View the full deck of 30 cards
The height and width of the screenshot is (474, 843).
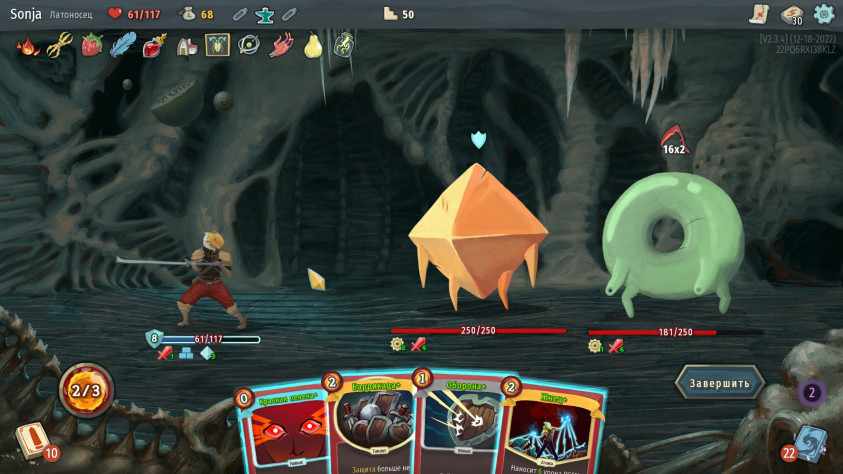click(791, 15)
